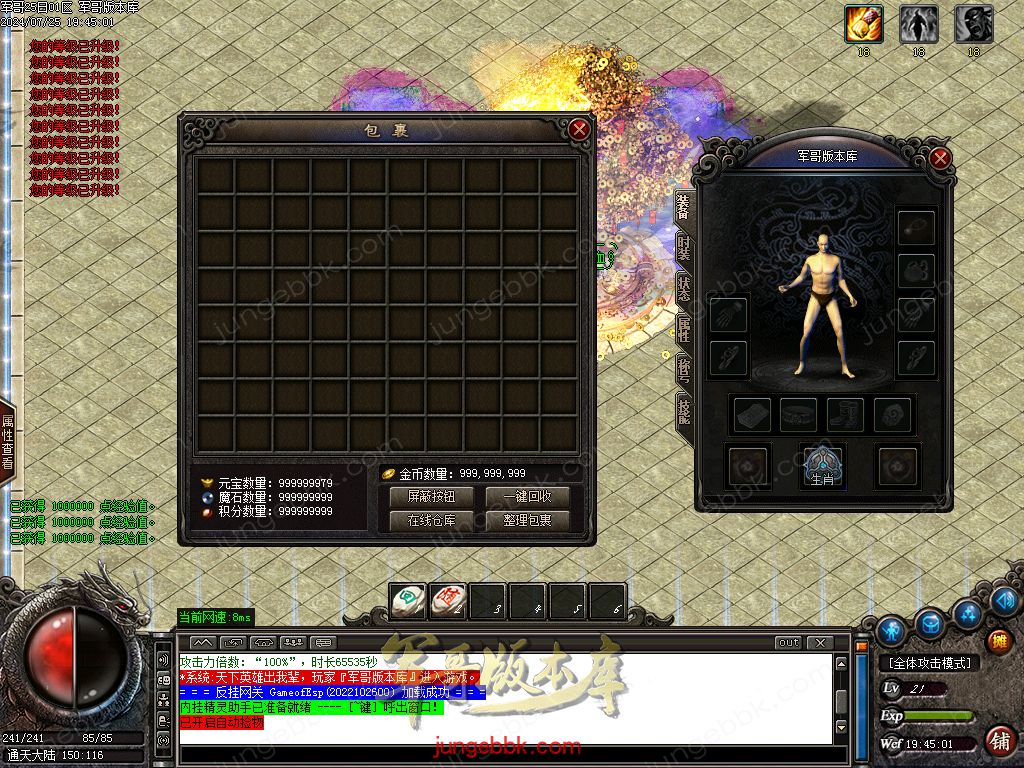
Task: Open the 属性查看 side tab
Action: click(x=7, y=441)
